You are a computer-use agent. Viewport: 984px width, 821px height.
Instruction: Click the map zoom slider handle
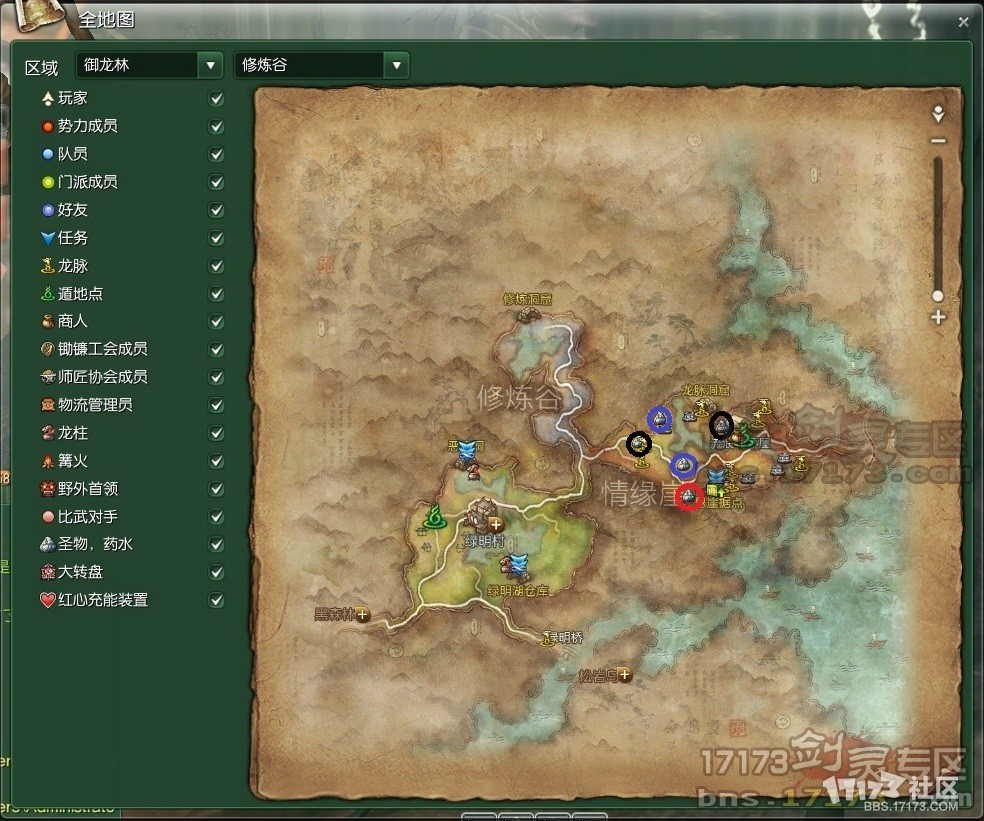938,296
